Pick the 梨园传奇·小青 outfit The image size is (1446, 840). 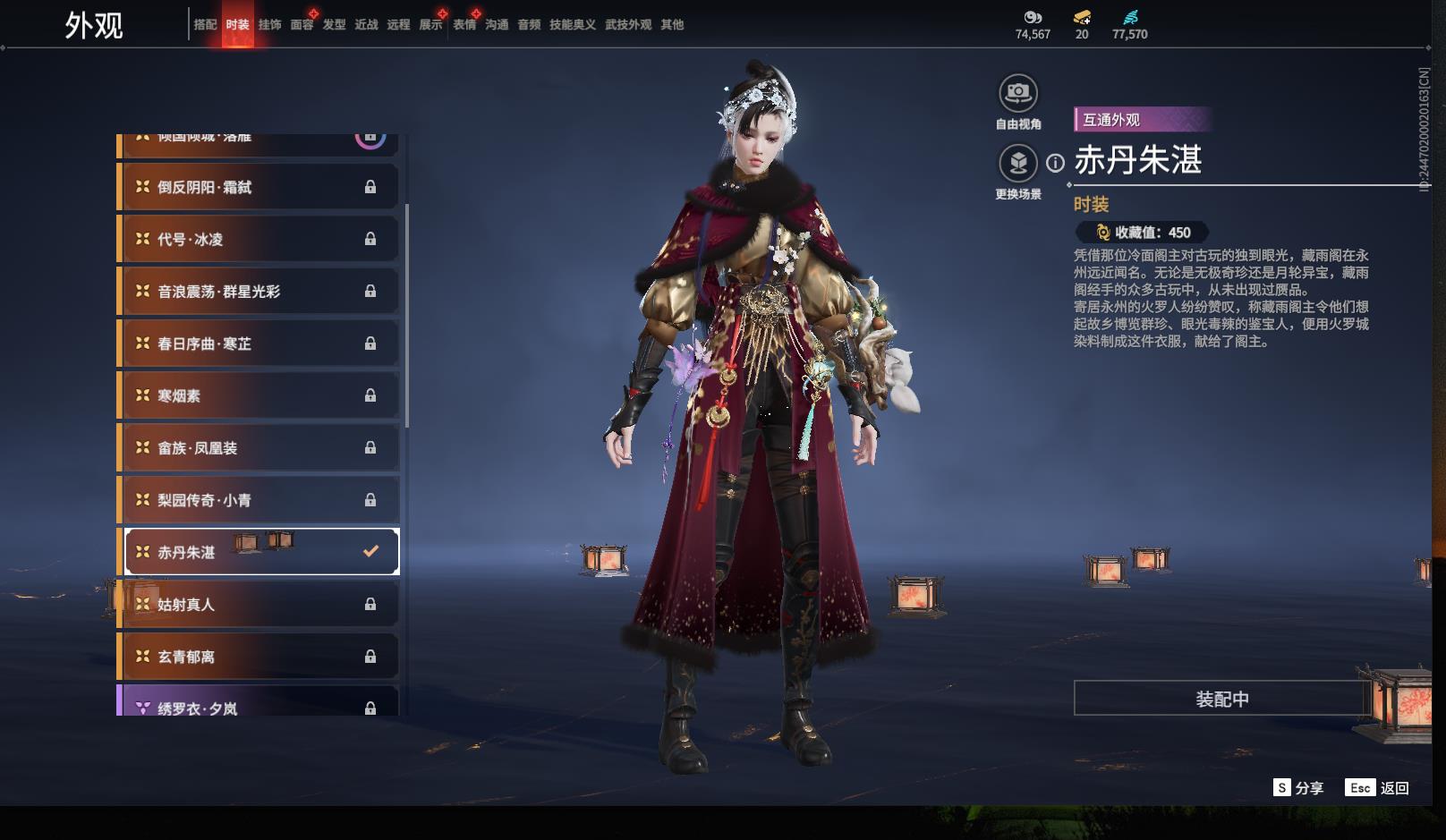pyautogui.click(x=258, y=500)
